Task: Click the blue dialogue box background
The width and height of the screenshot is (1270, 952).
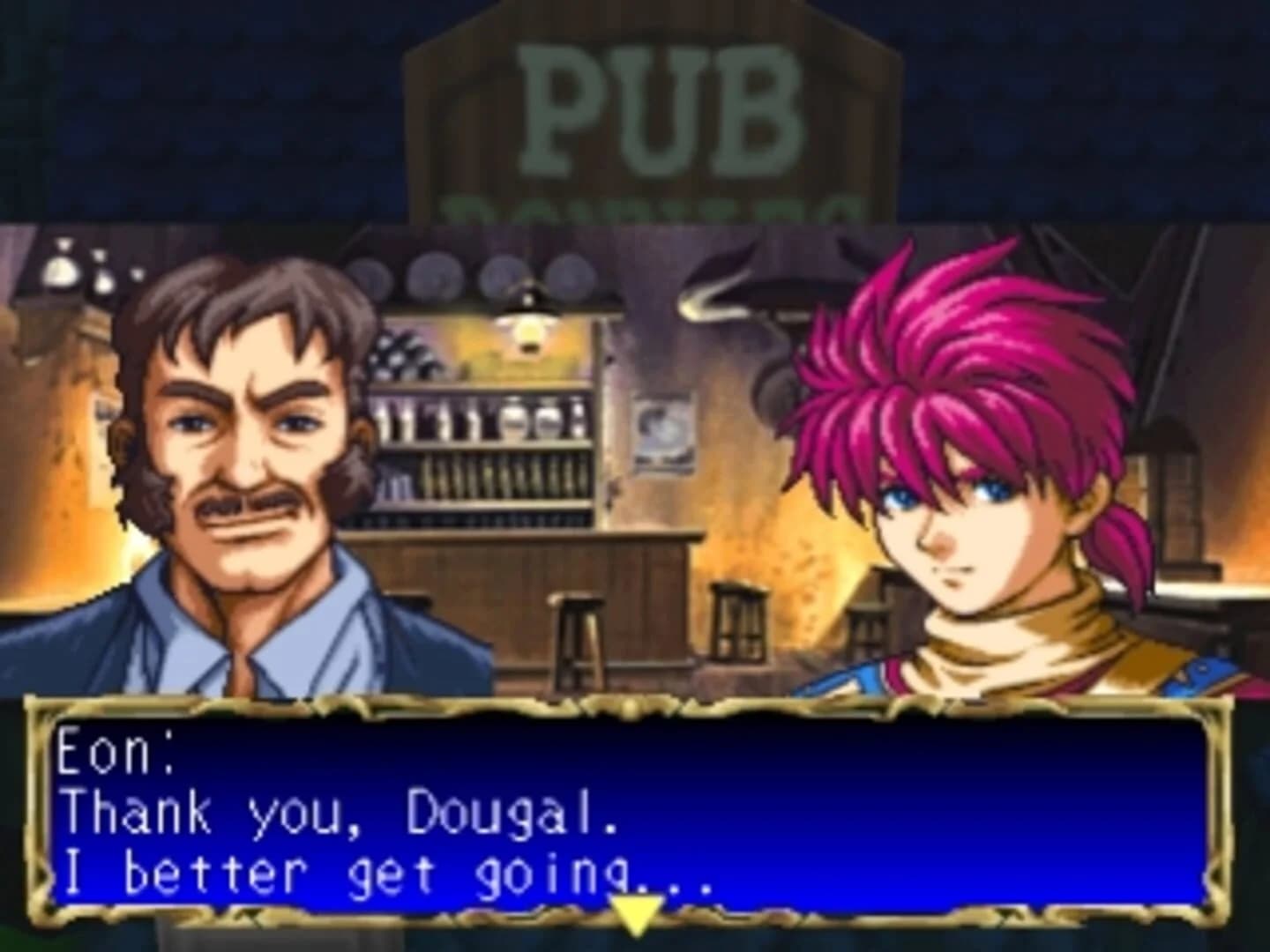Action: pyautogui.click(x=970, y=793)
